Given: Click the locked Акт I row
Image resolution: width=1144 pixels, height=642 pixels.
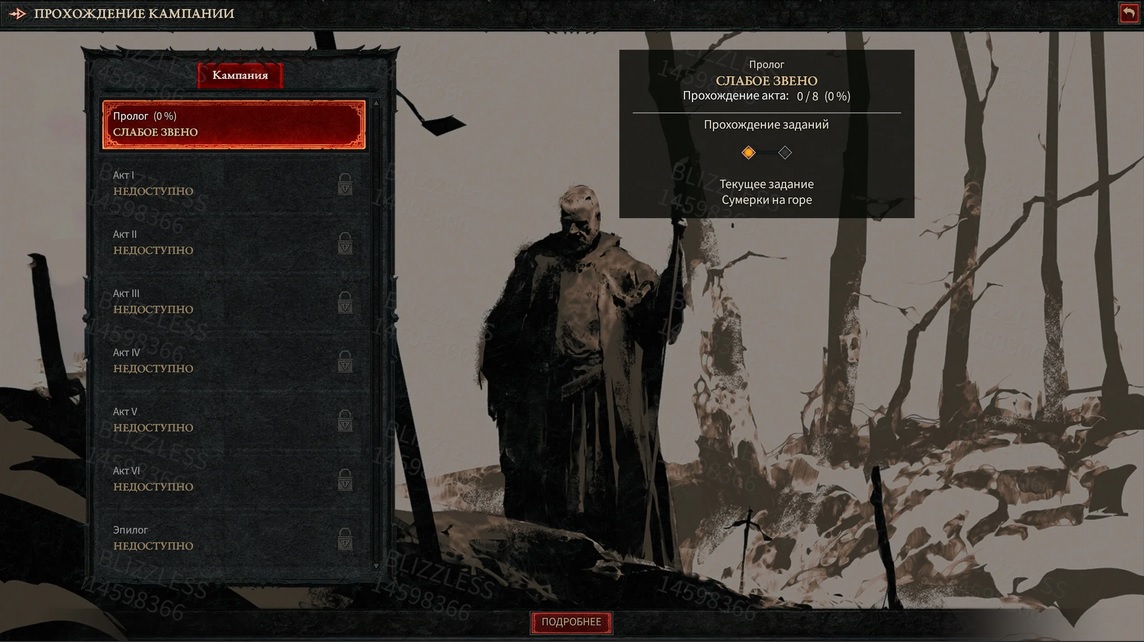Looking at the screenshot, I should [234, 184].
